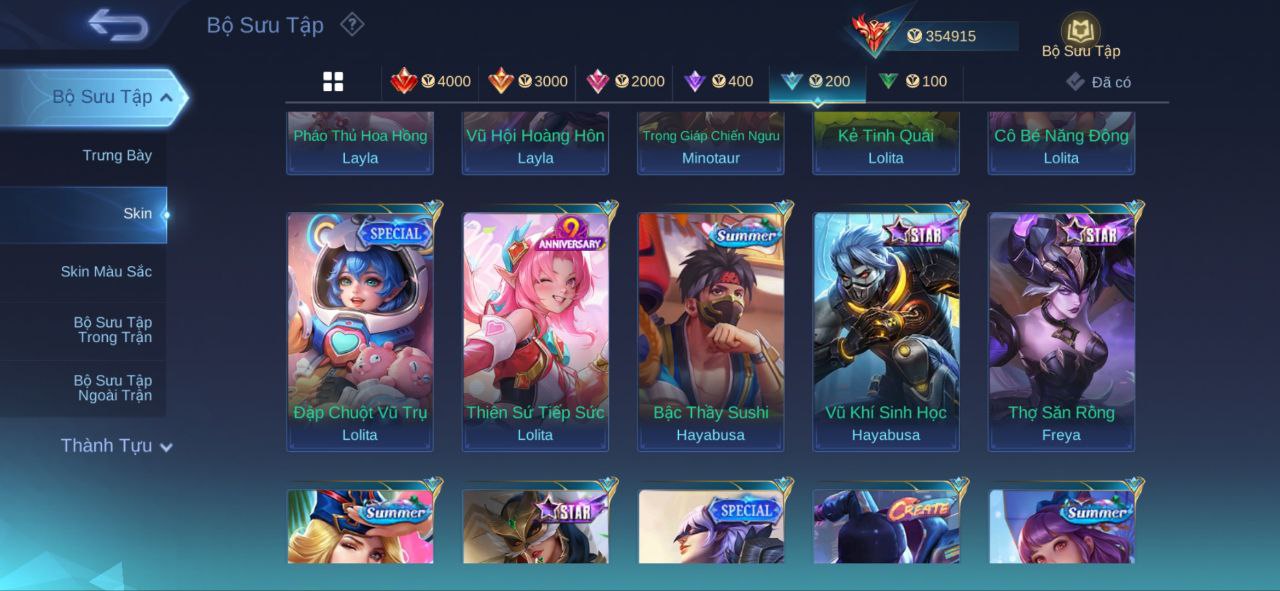
Task: Filter by the 3000 point tier
Action: point(528,81)
